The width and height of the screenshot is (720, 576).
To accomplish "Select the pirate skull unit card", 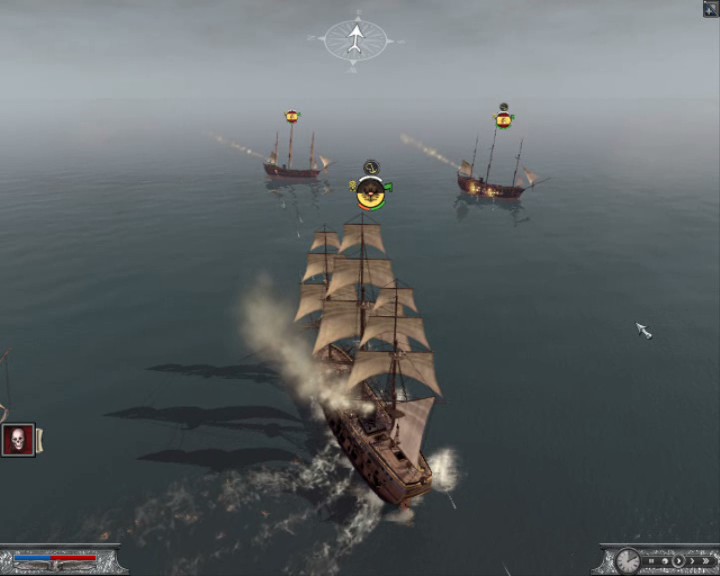I will (x=18, y=439).
